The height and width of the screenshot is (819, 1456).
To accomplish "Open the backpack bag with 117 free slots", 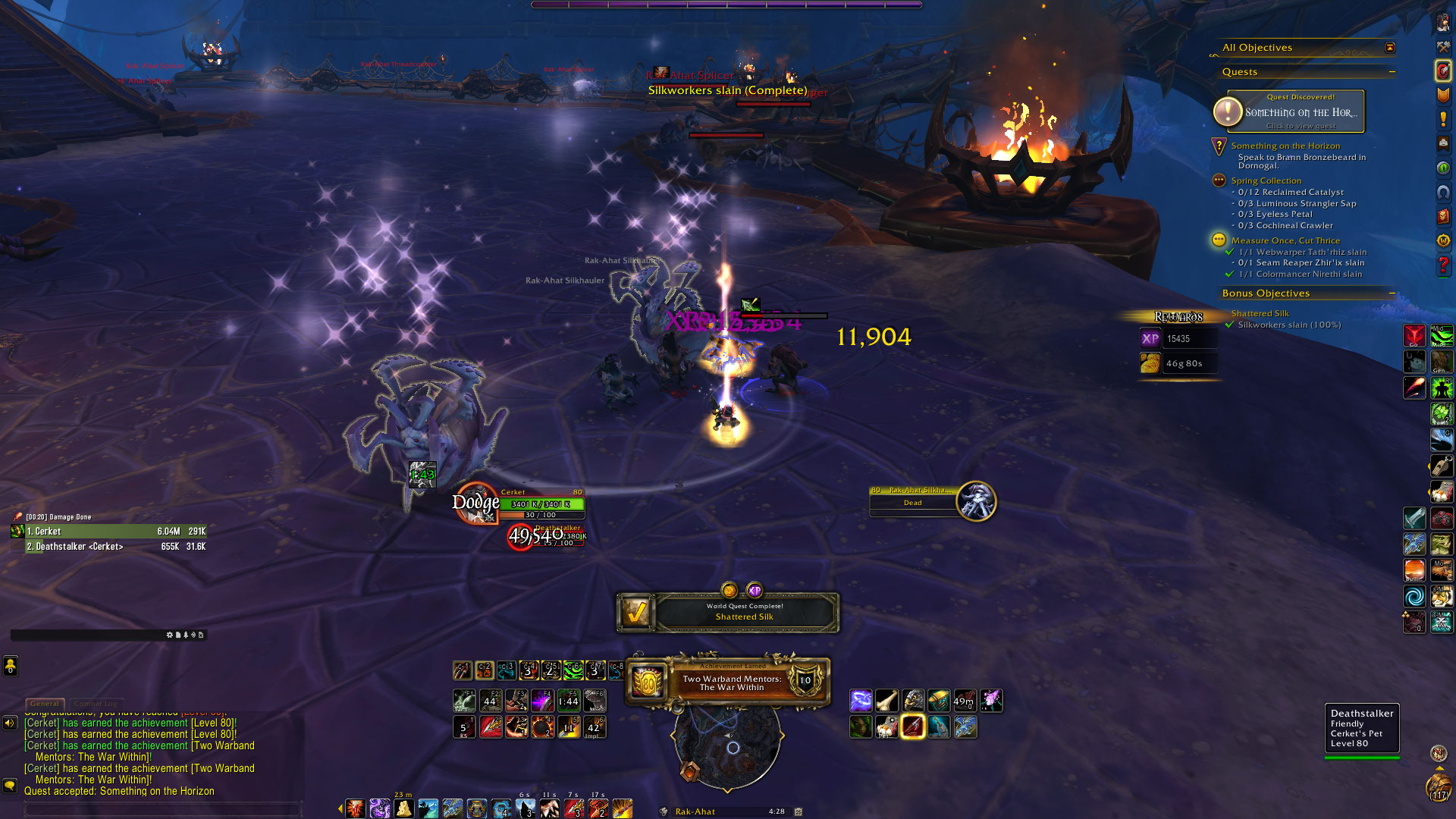I will point(1439,787).
